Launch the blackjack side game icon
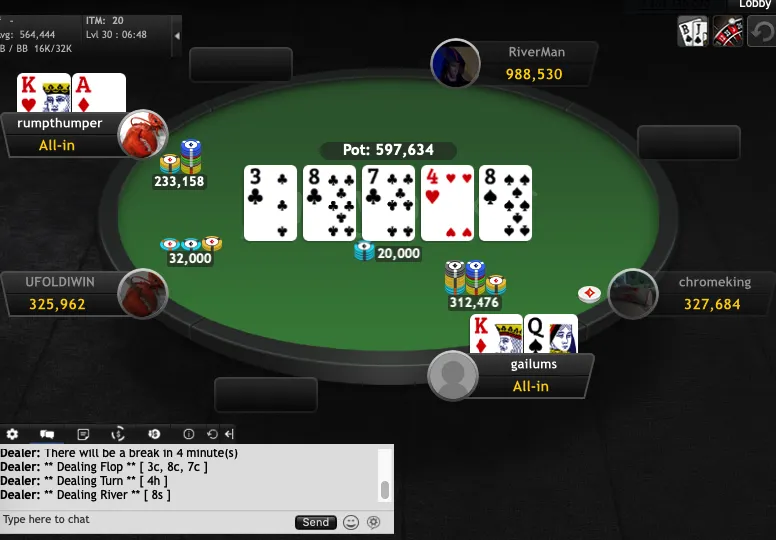 pos(693,31)
